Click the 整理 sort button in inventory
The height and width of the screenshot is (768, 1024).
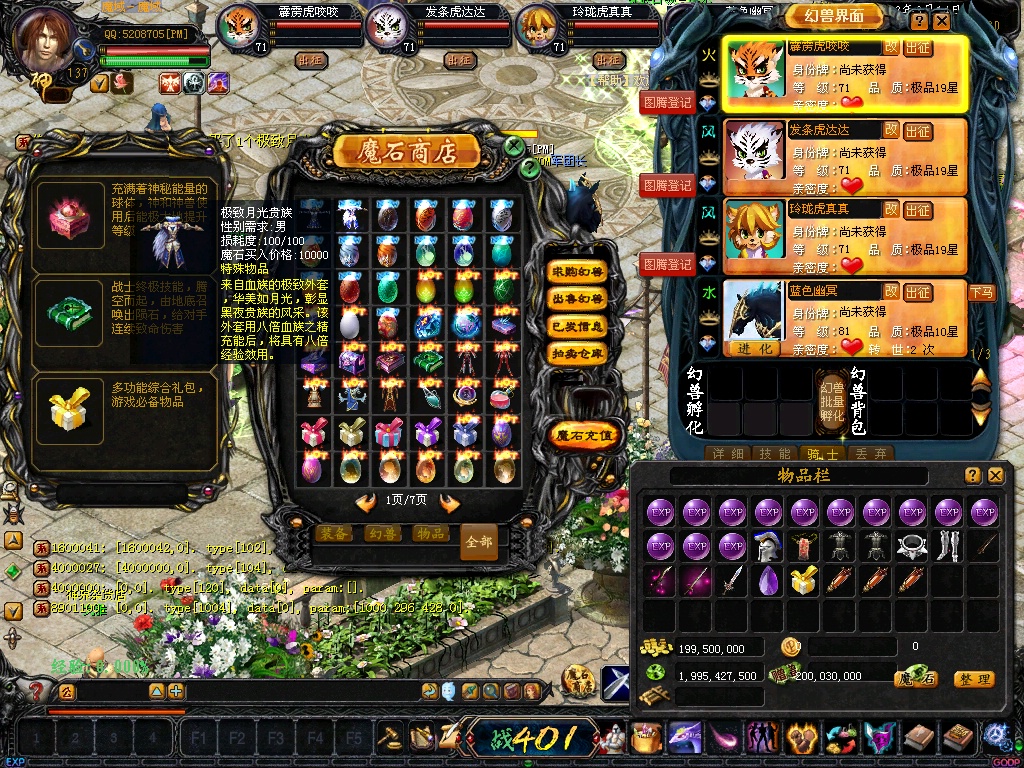click(x=973, y=679)
